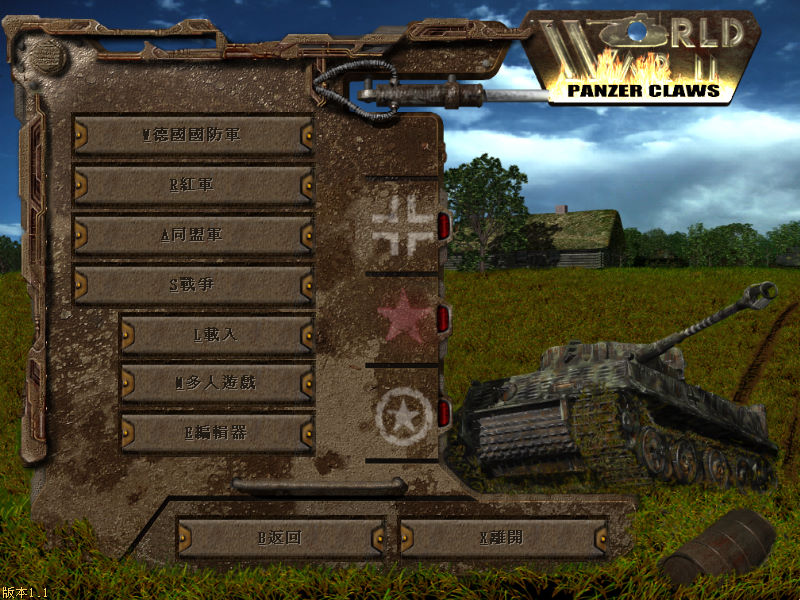
Task: Enter the 多人遊戲 multiplayer menu
Action: pos(217,383)
